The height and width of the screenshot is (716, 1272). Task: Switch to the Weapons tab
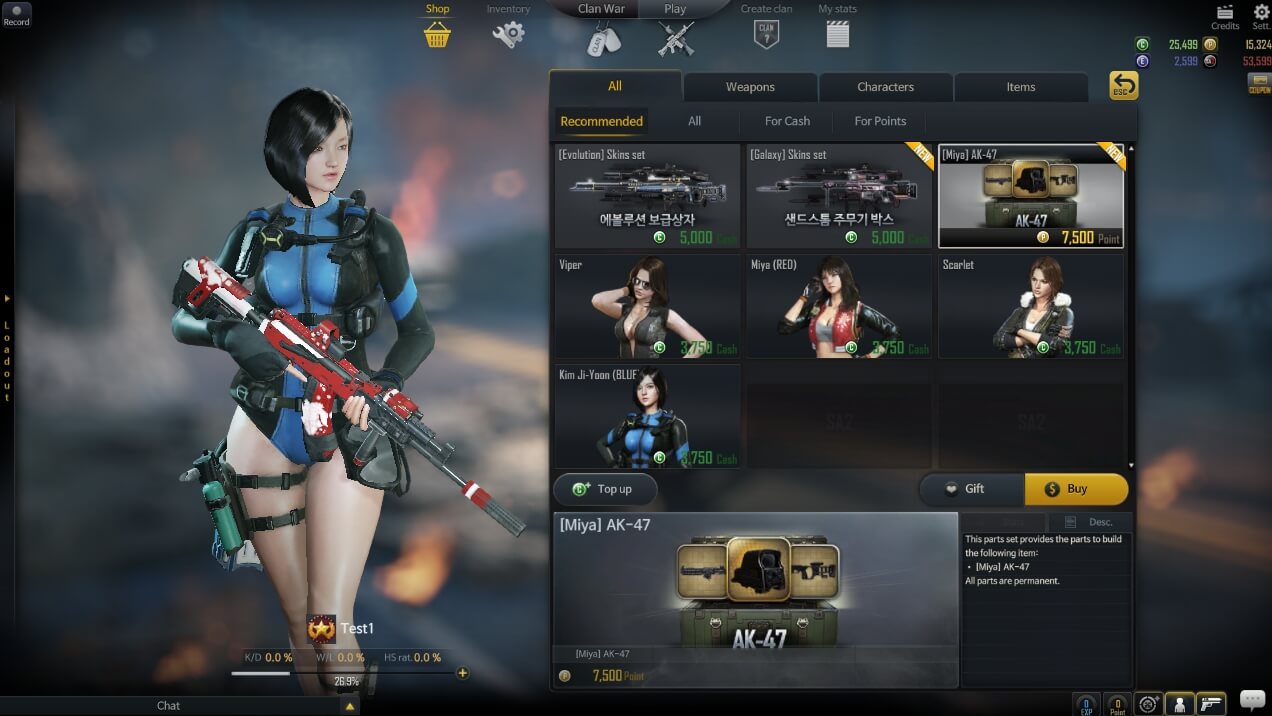(750, 87)
